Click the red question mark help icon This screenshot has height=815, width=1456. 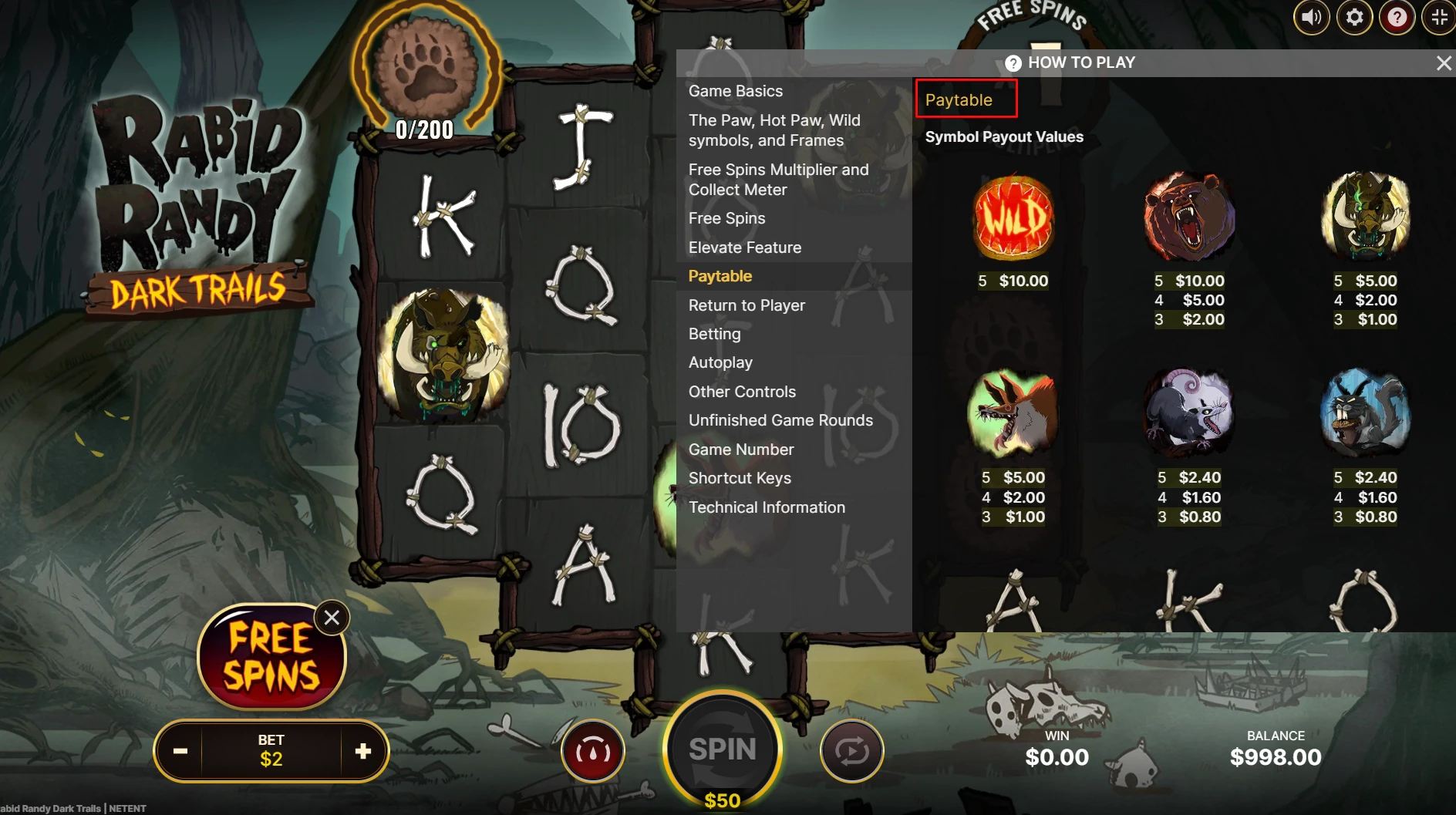pos(1397,17)
